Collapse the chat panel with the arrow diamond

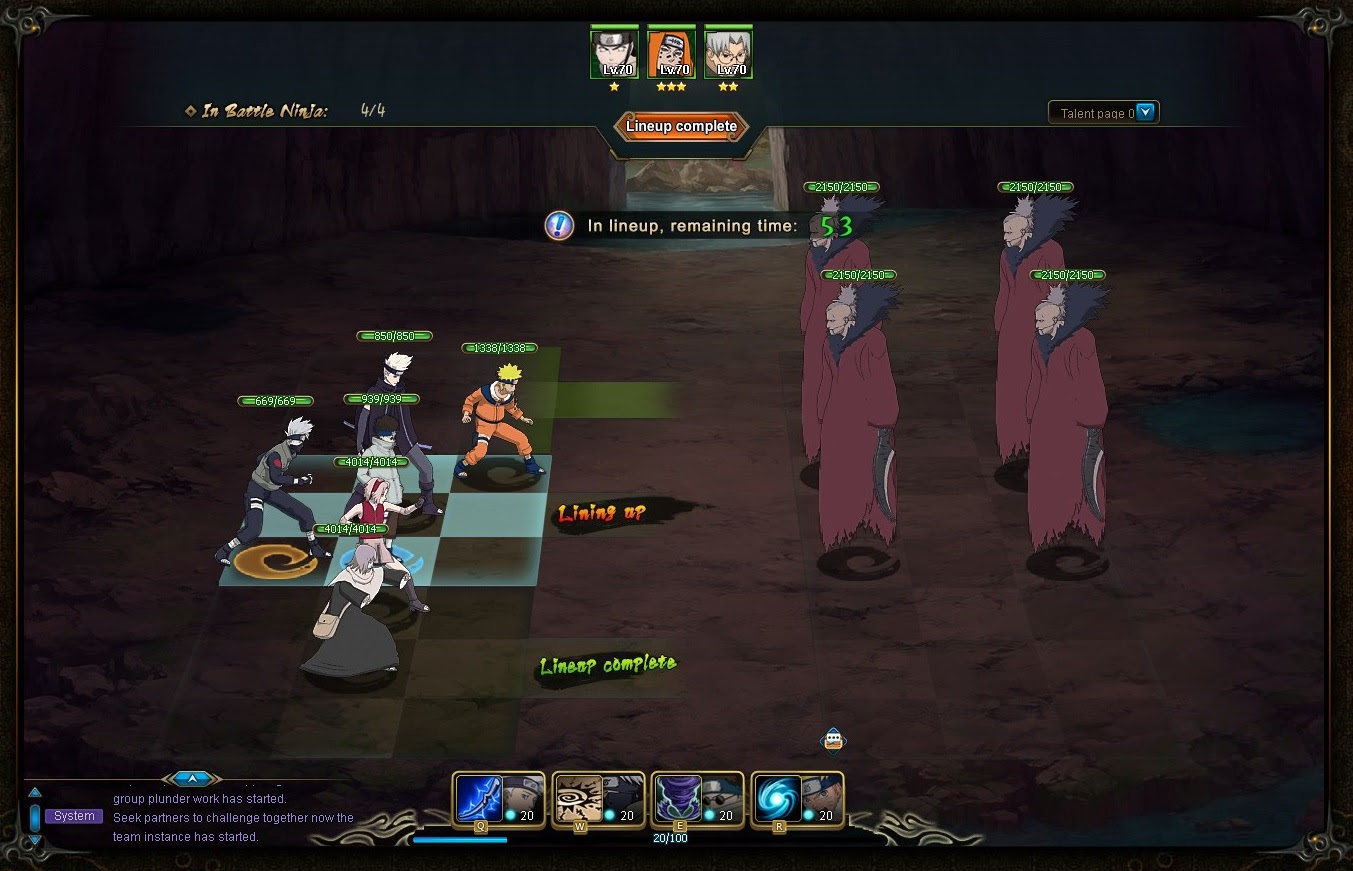(x=191, y=778)
